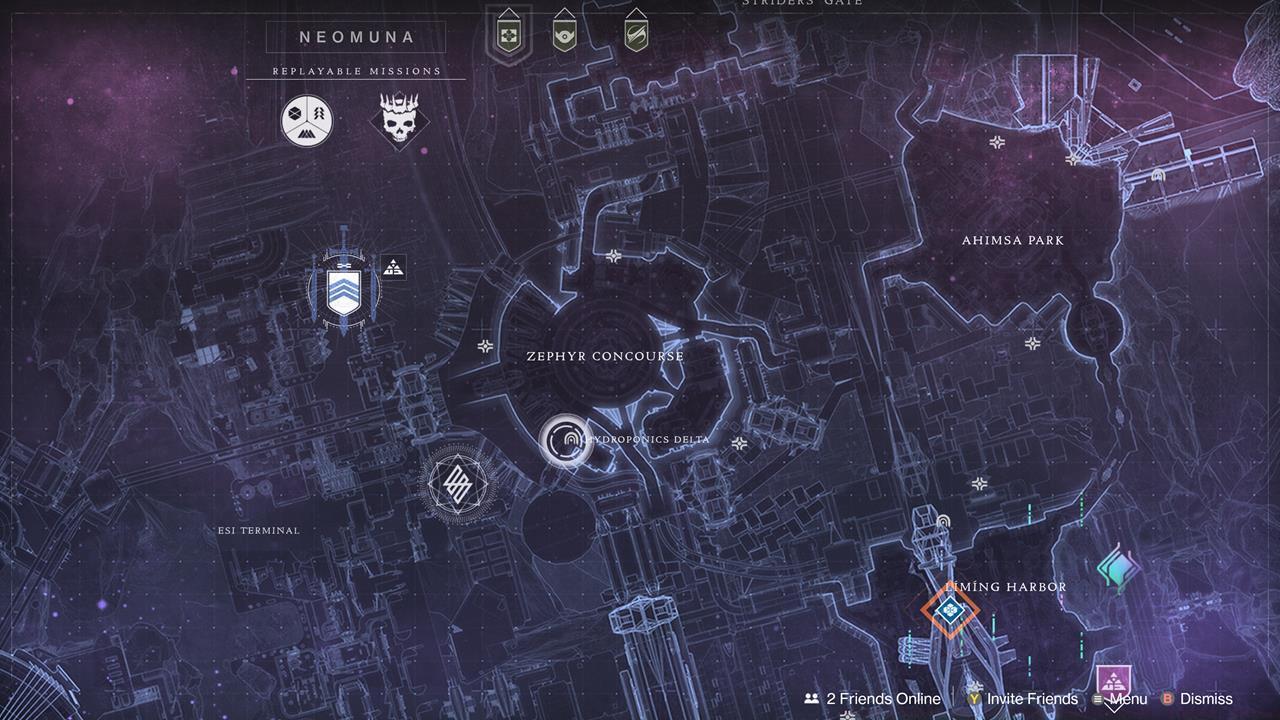Launch the blue chevron shield activity node

pyautogui.click(x=344, y=290)
